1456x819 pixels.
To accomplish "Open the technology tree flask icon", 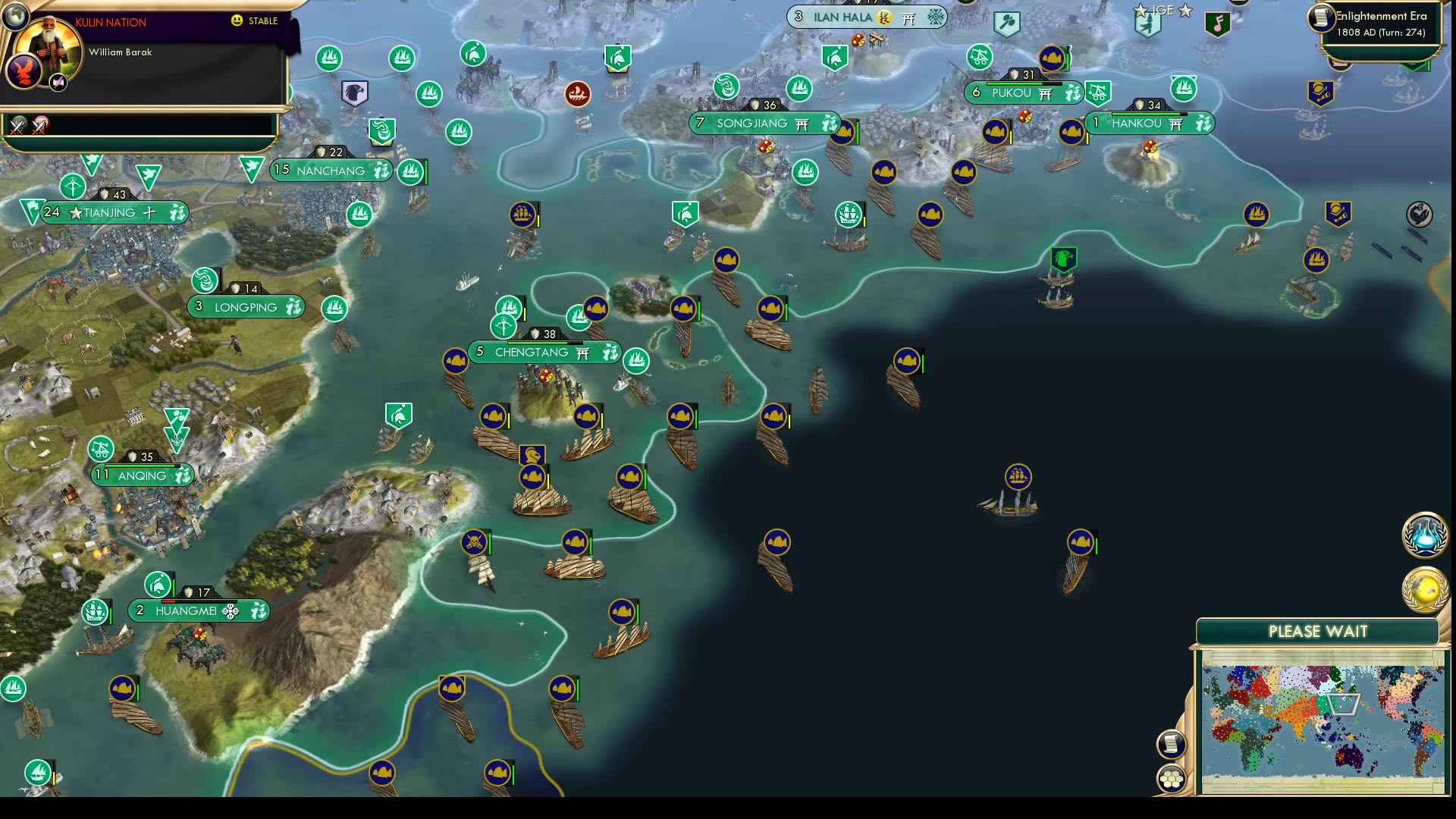I will point(1424,535).
